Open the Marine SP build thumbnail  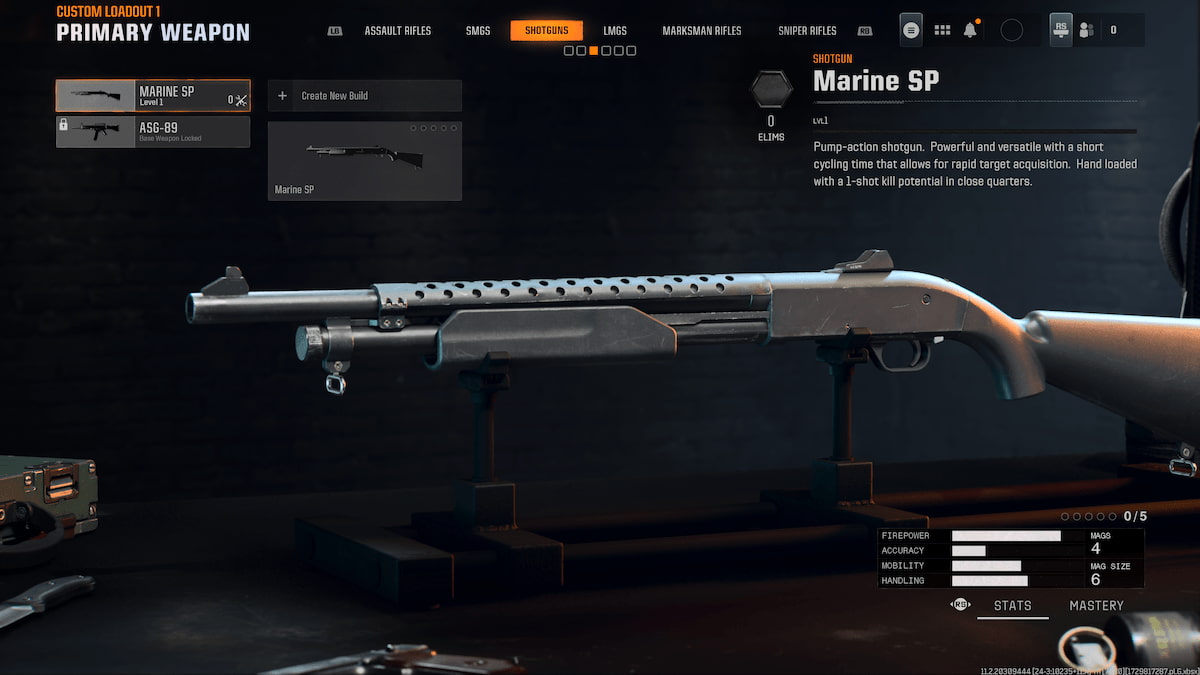click(365, 161)
